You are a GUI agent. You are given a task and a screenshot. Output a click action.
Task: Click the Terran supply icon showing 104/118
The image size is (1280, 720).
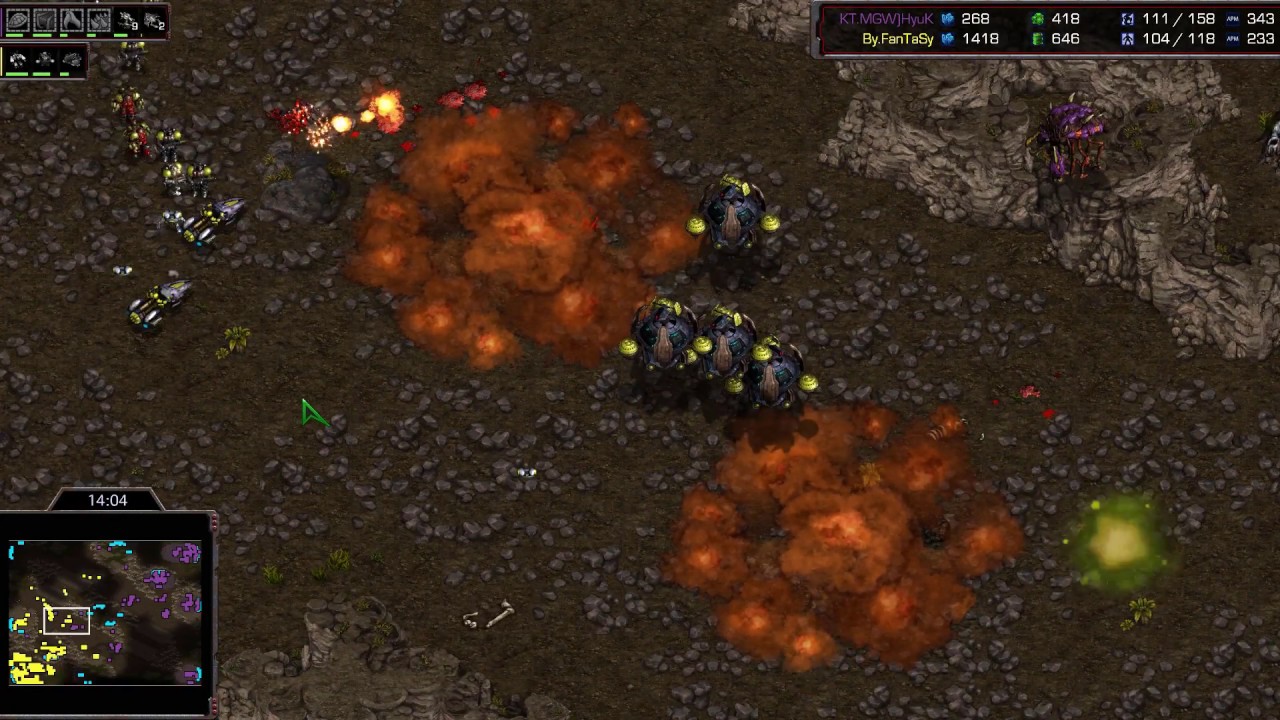coord(1128,38)
